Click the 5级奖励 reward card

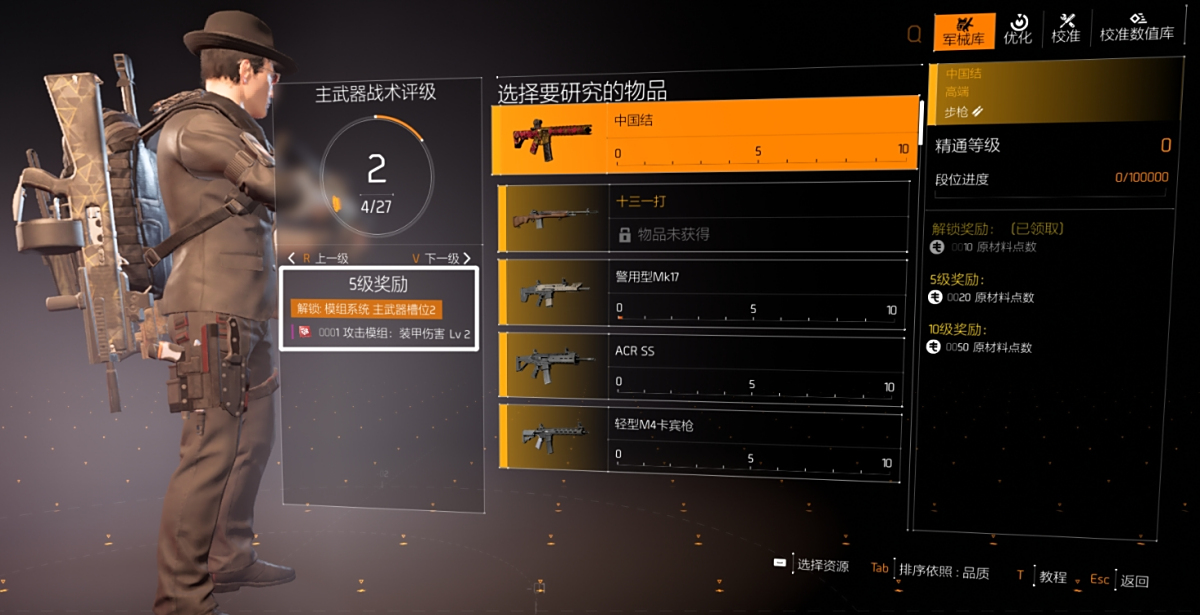pyautogui.click(x=379, y=308)
